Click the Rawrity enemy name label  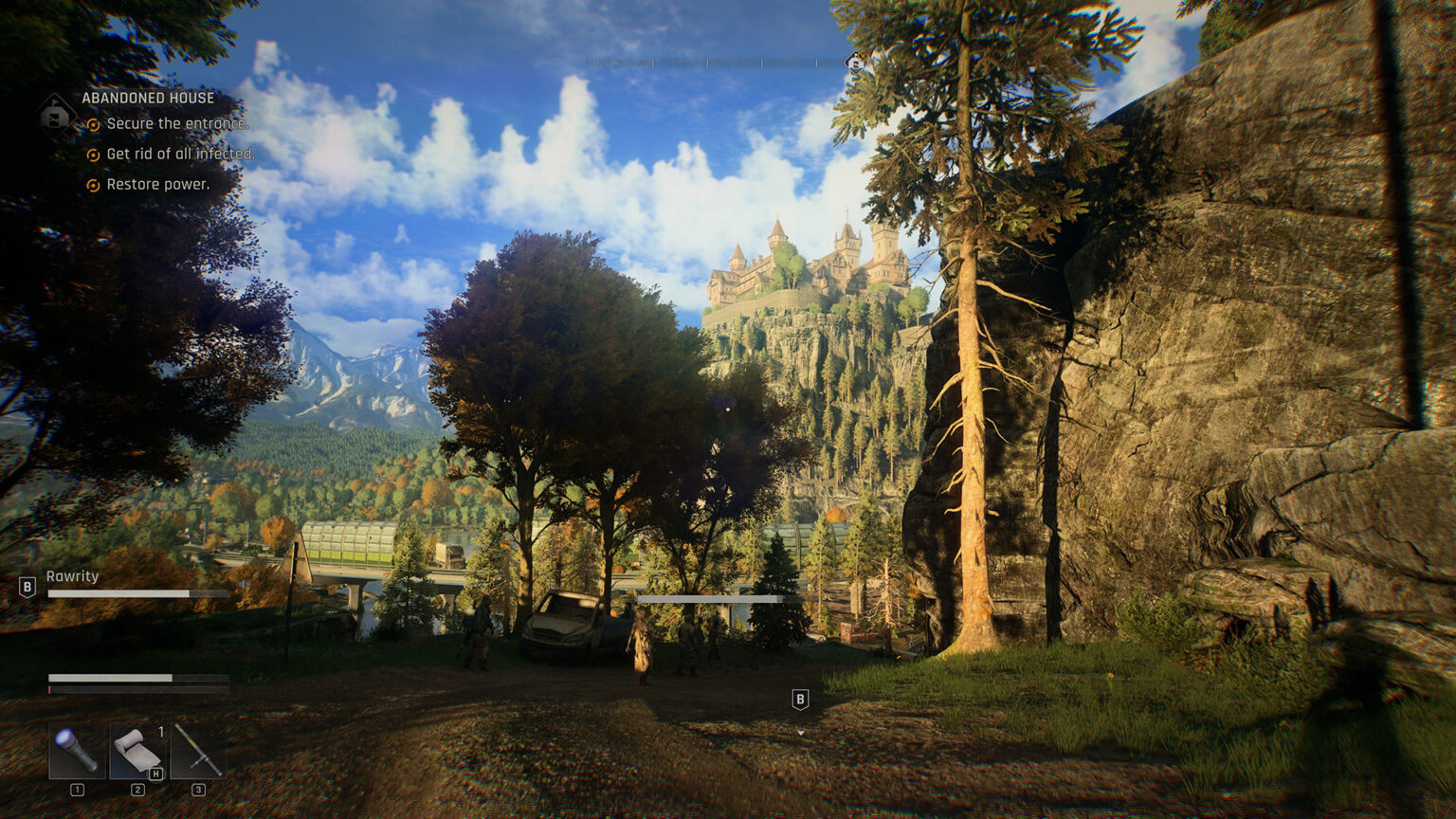coord(73,575)
